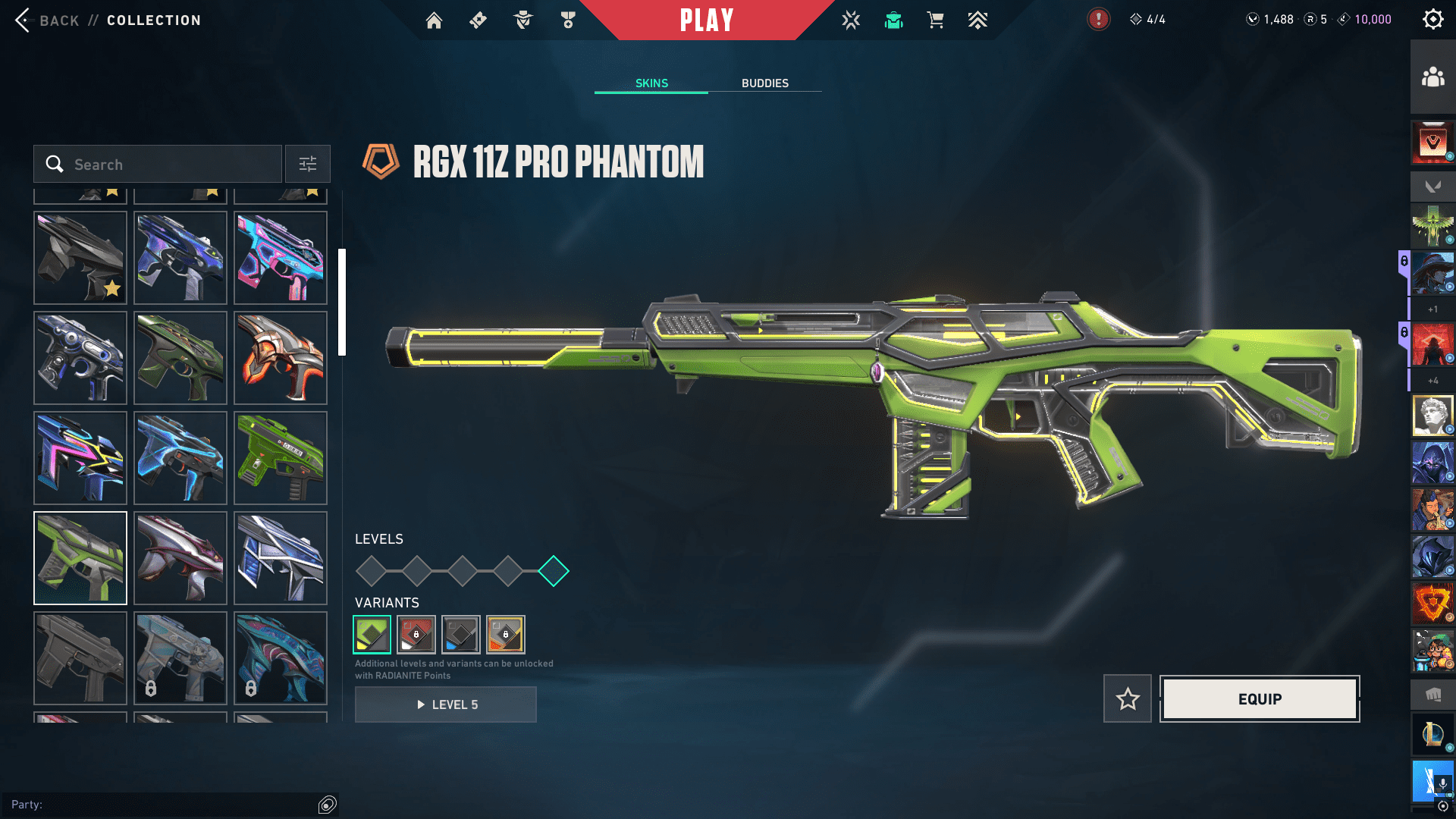Favorite this skin with the star button
1456x819 pixels.
click(x=1128, y=699)
